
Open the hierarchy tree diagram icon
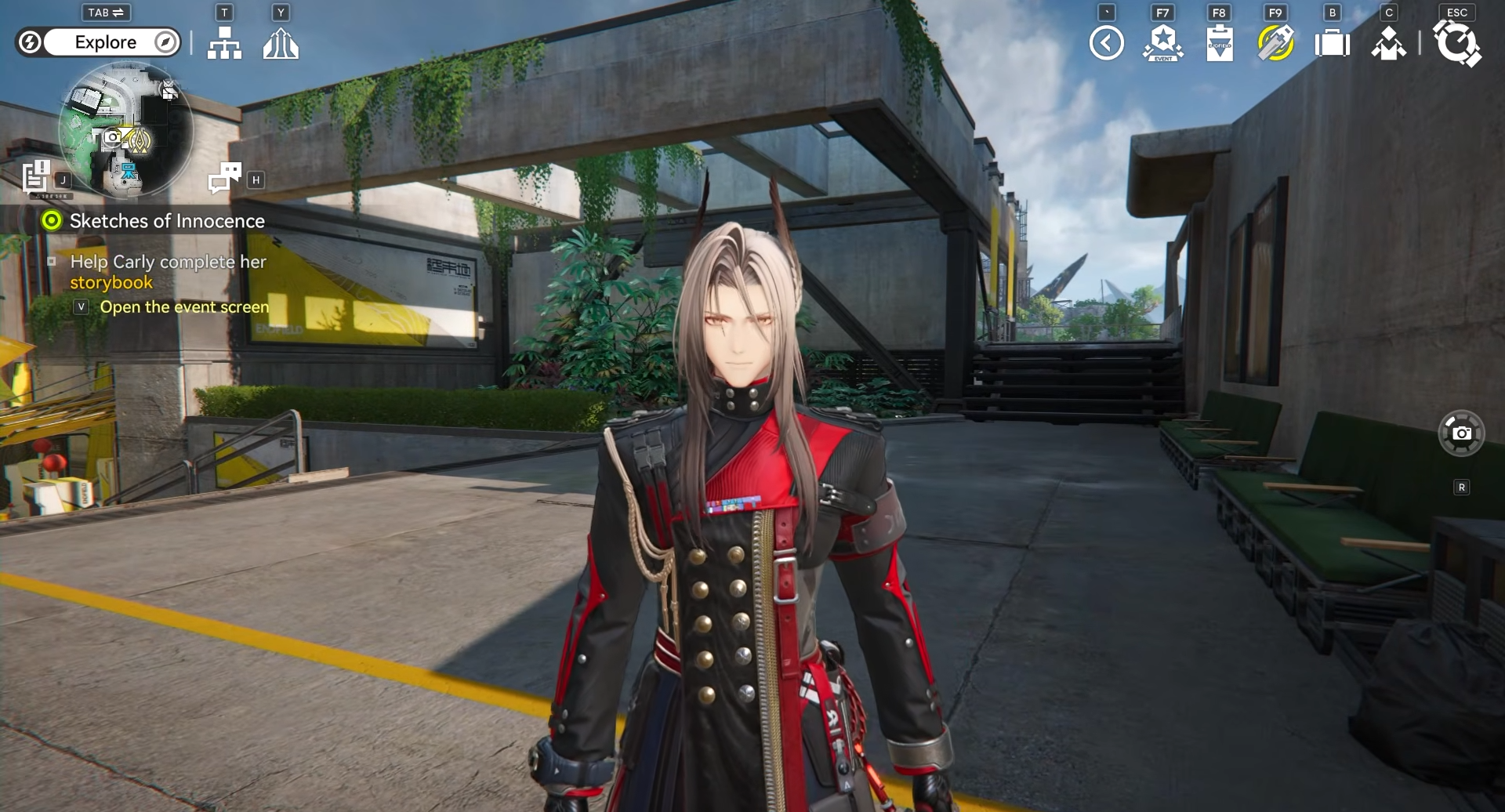[x=224, y=43]
